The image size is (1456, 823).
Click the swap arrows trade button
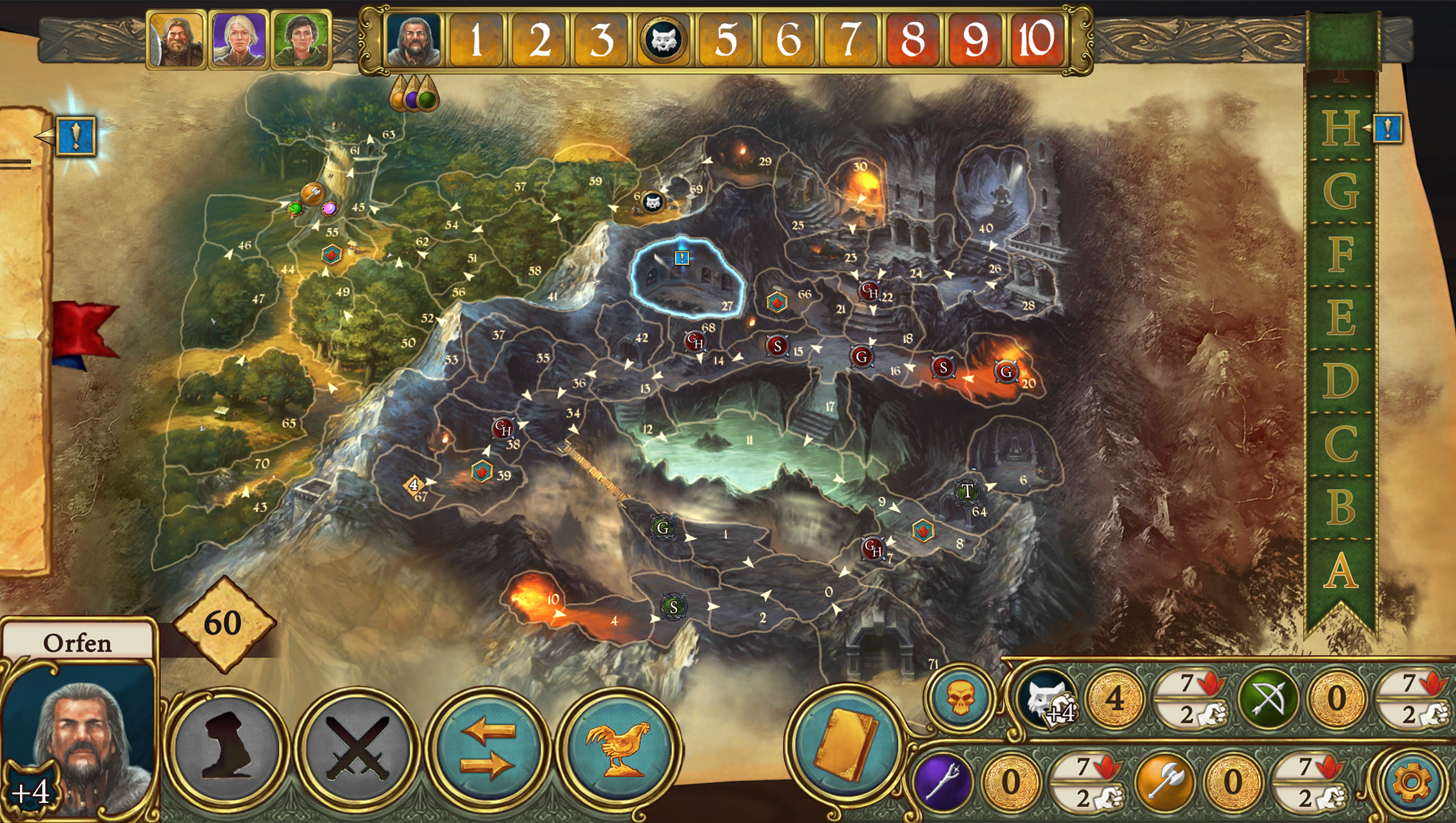click(488, 749)
